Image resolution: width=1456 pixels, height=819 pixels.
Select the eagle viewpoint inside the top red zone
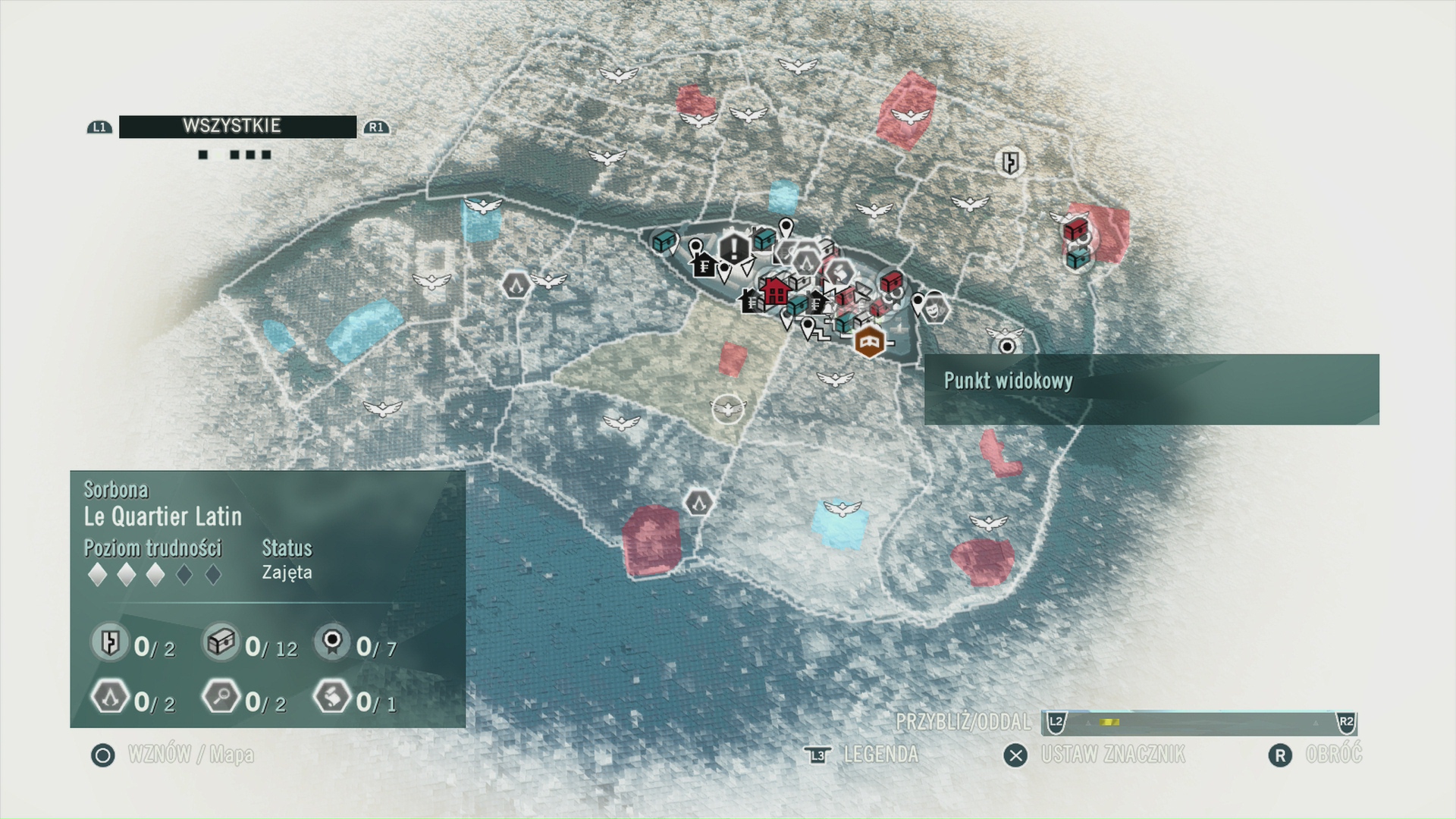pyautogui.click(x=909, y=116)
